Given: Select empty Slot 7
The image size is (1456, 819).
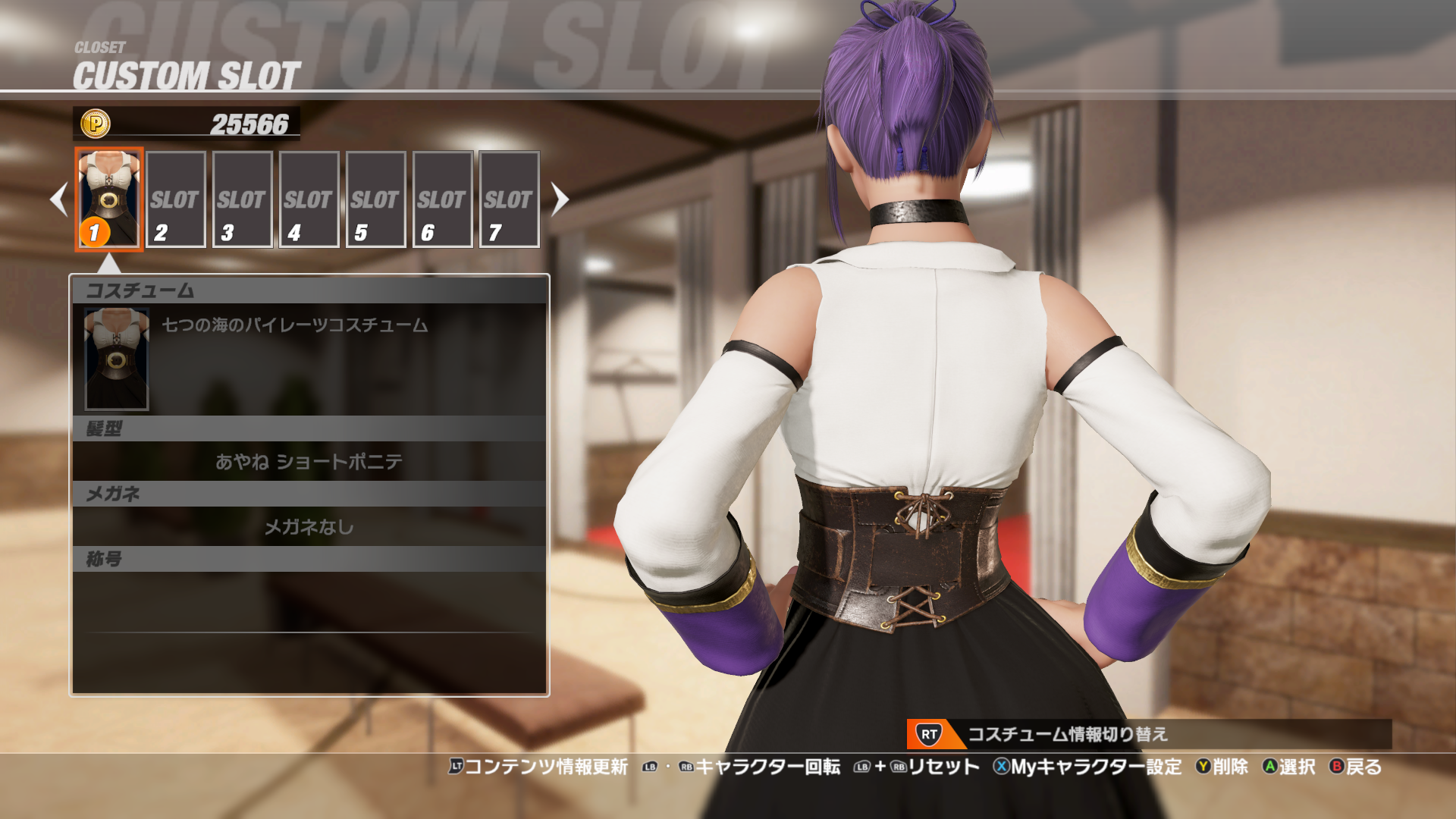Looking at the screenshot, I should coord(509,199).
